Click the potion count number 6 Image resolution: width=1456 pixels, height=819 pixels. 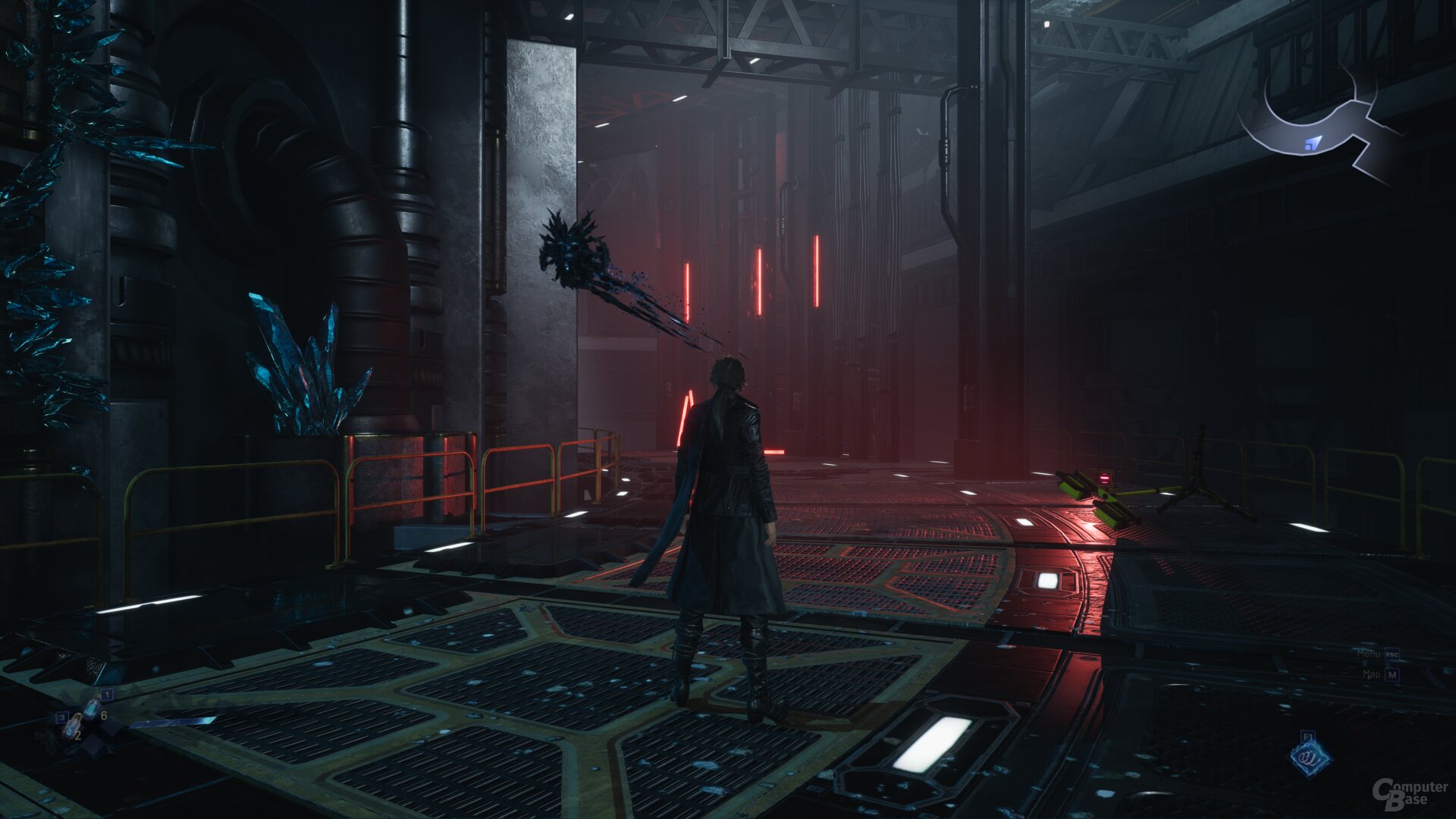(x=104, y=715)
